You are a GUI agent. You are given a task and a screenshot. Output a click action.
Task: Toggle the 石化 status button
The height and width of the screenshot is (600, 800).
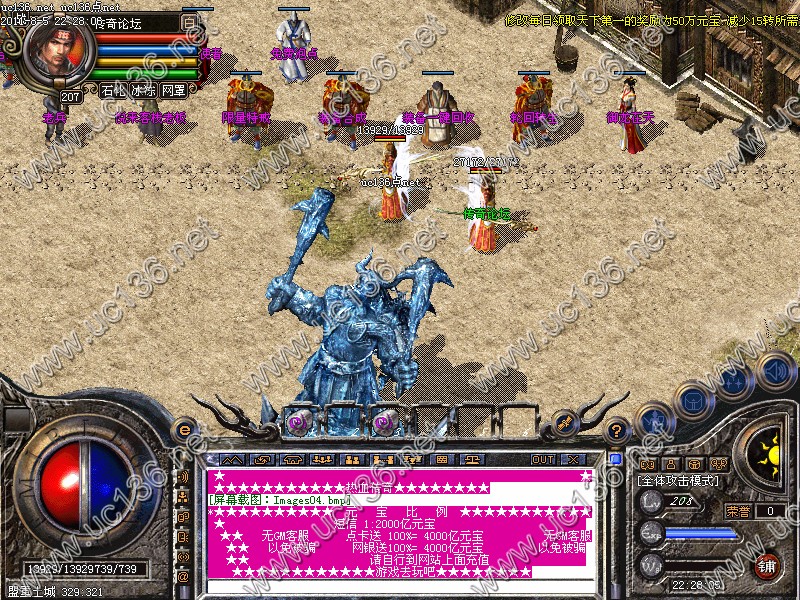tap(114, 90)
